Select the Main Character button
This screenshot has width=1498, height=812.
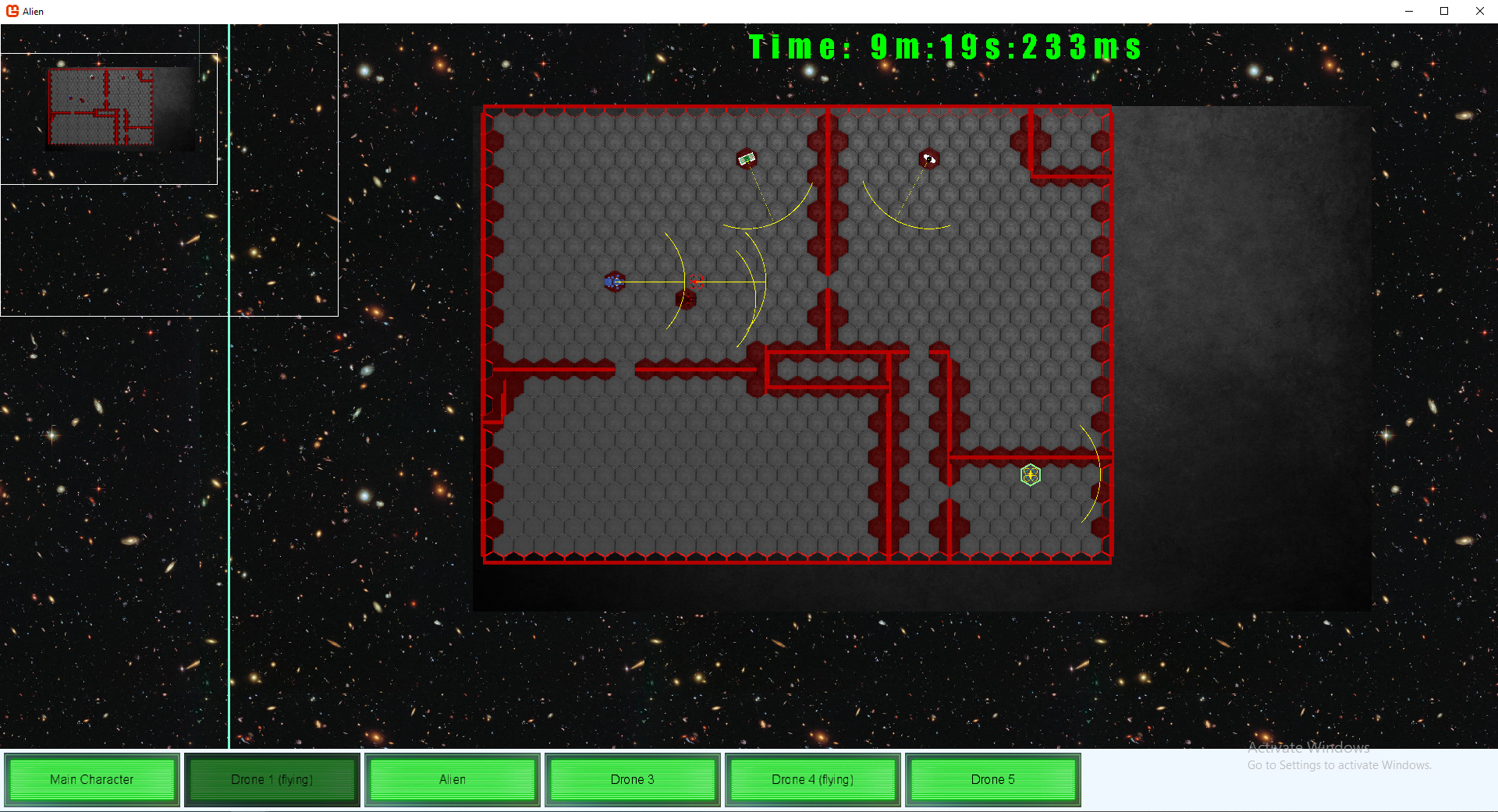click(x=92, y=779)
